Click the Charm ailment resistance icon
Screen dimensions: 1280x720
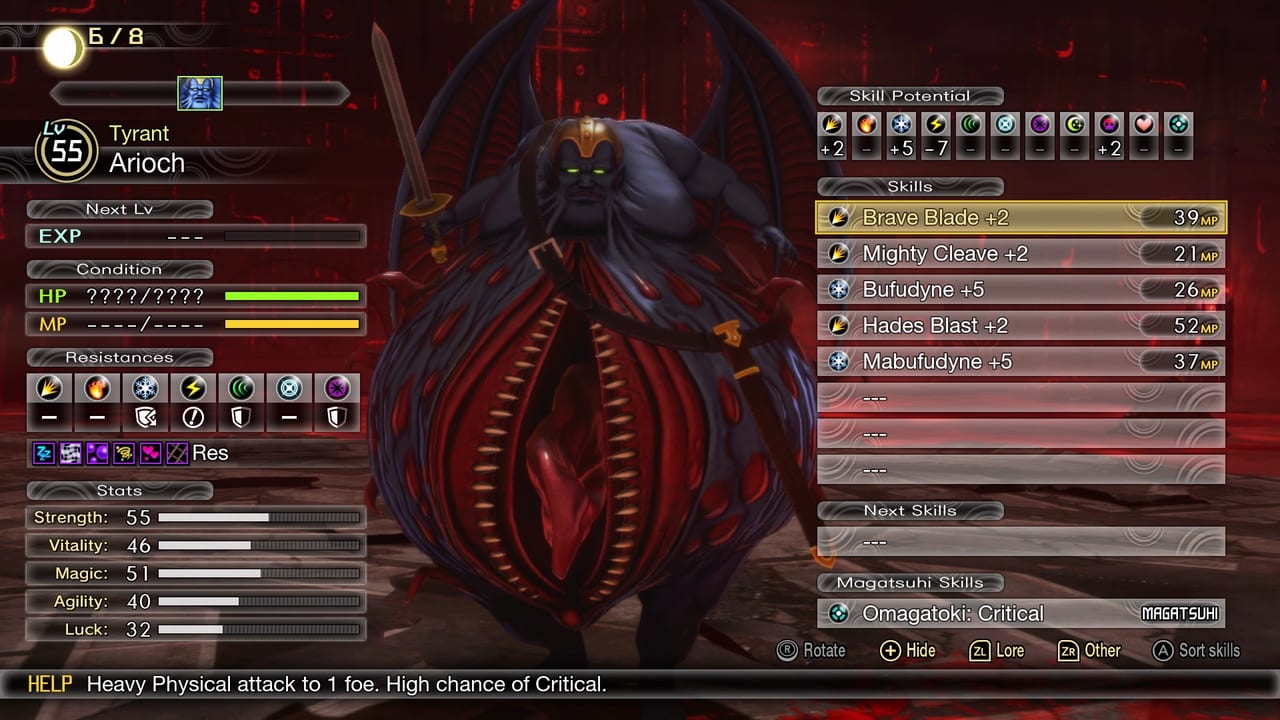pyautogui.click(x=150, y=452)
